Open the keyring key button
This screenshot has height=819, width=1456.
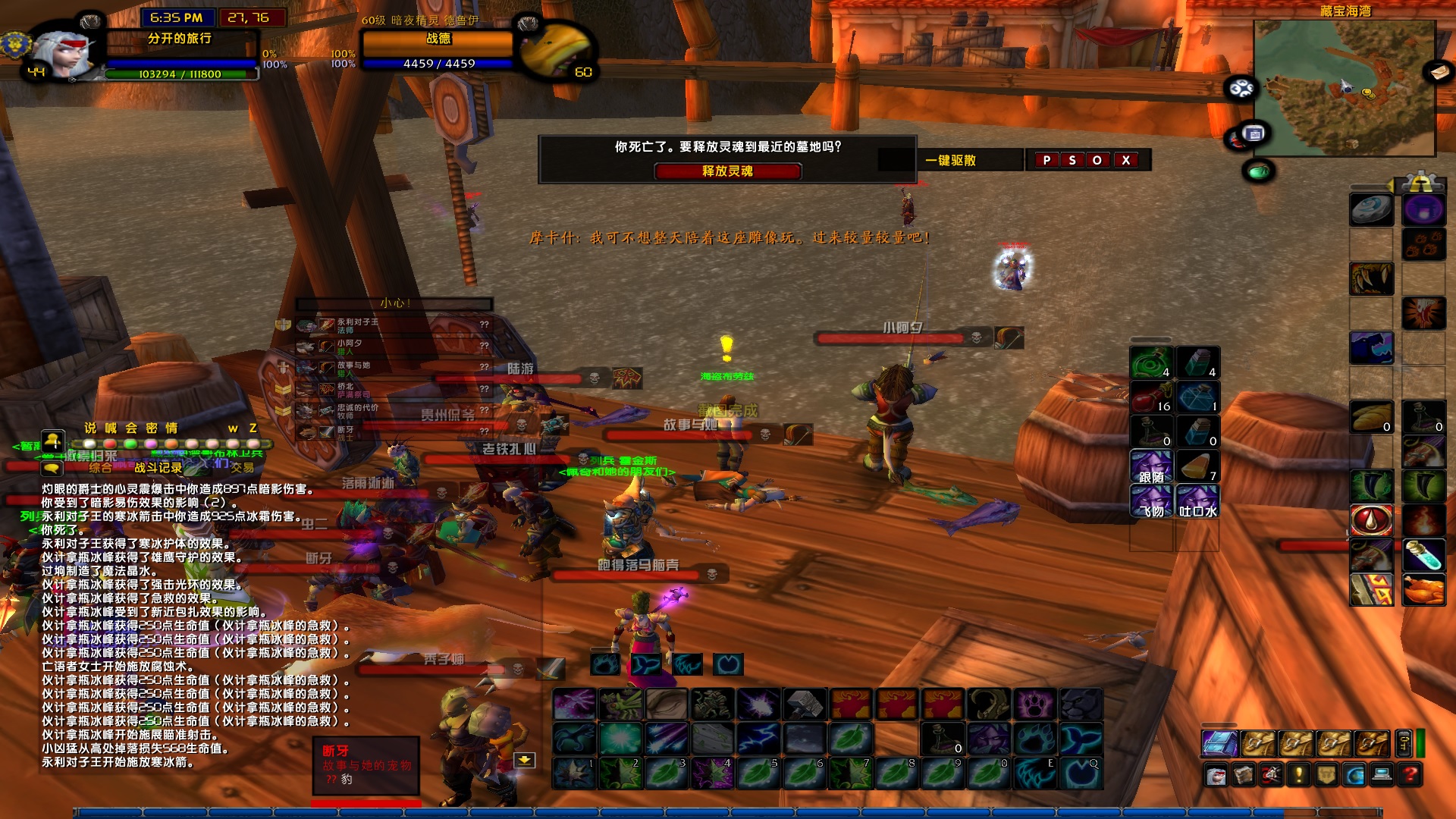pos(1403,744)
